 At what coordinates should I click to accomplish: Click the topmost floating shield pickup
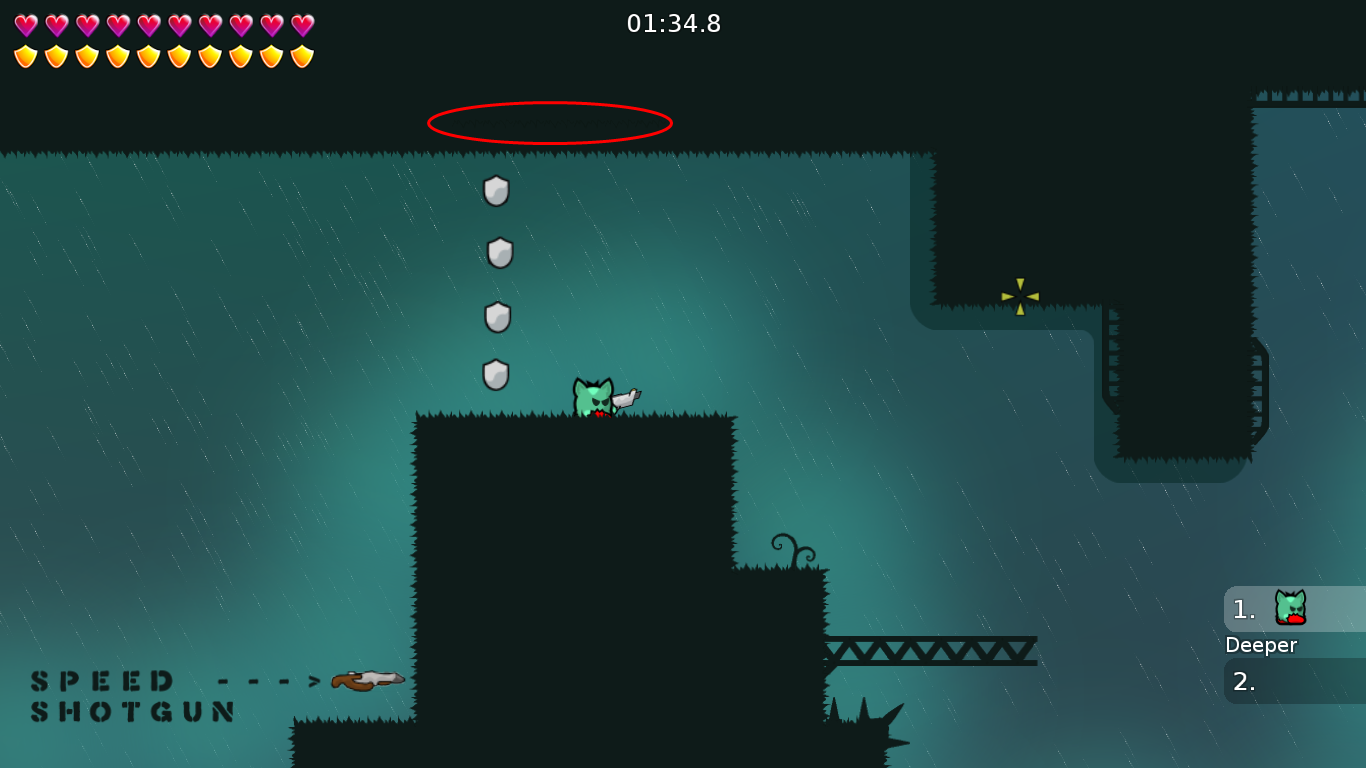pyautogui.click(x=496, y=191)
